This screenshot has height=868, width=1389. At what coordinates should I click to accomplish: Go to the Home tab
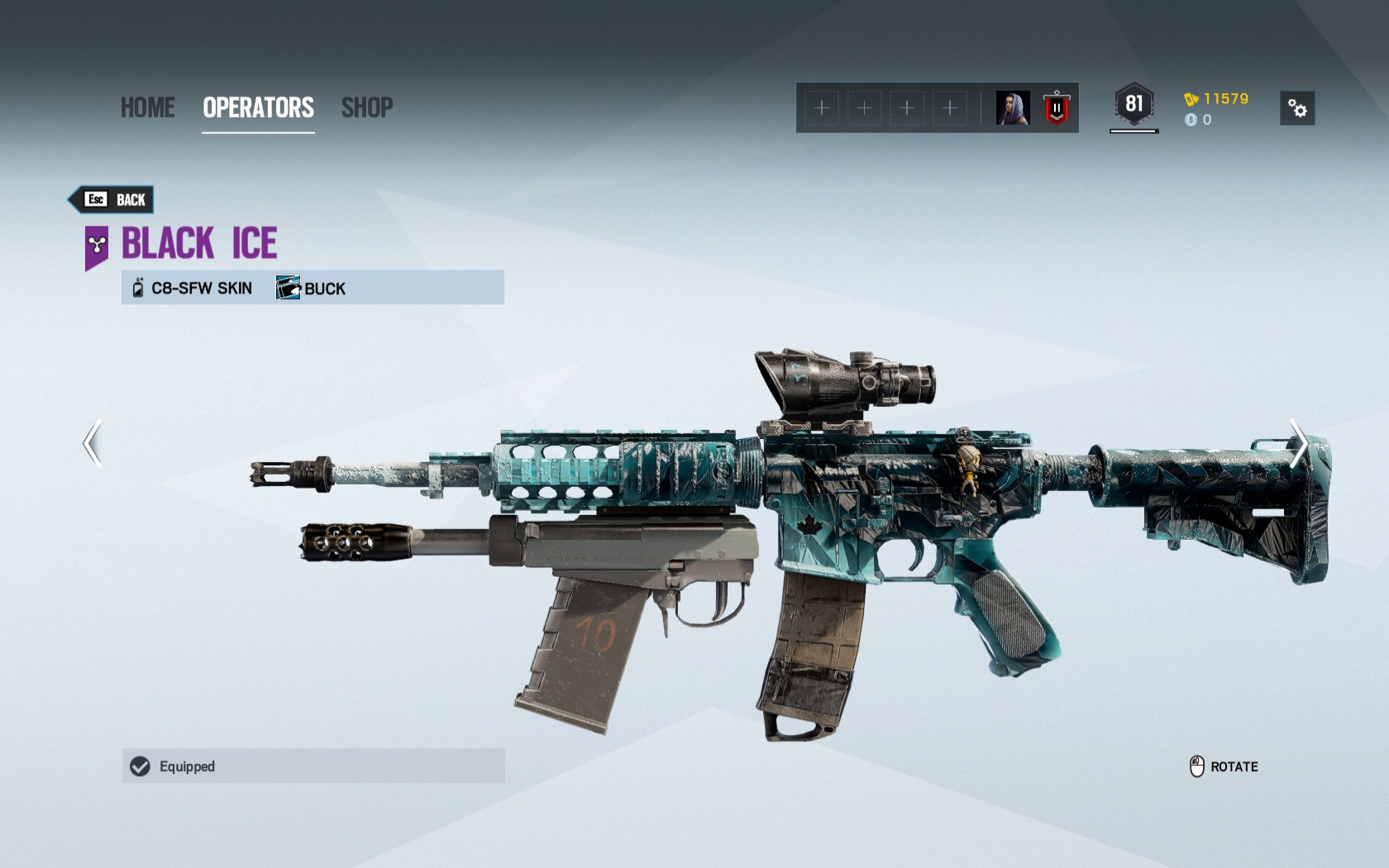tap(147, 107)
